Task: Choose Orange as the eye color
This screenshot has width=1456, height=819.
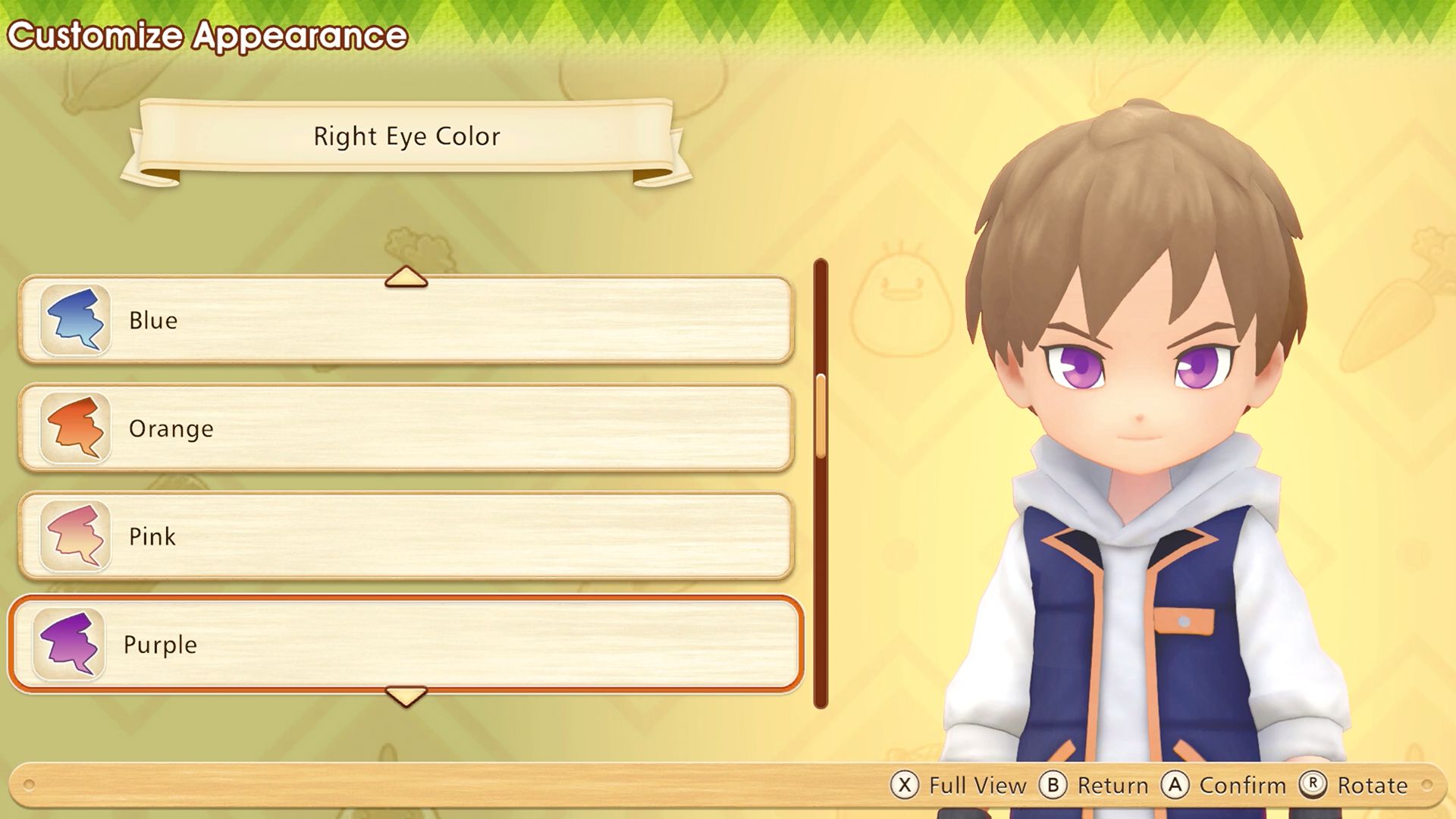Action: (406, 428)
